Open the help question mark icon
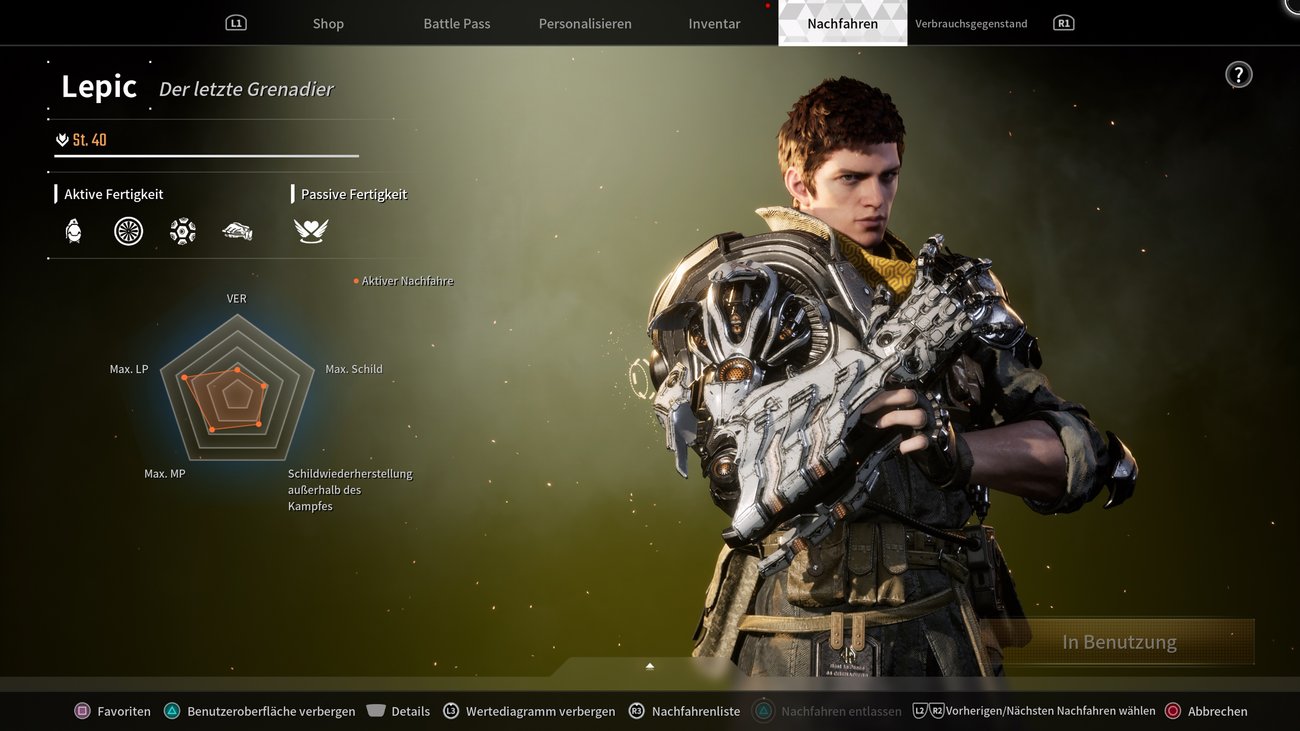This screenshot has width=1300, height=731. tap(1239, 73)
